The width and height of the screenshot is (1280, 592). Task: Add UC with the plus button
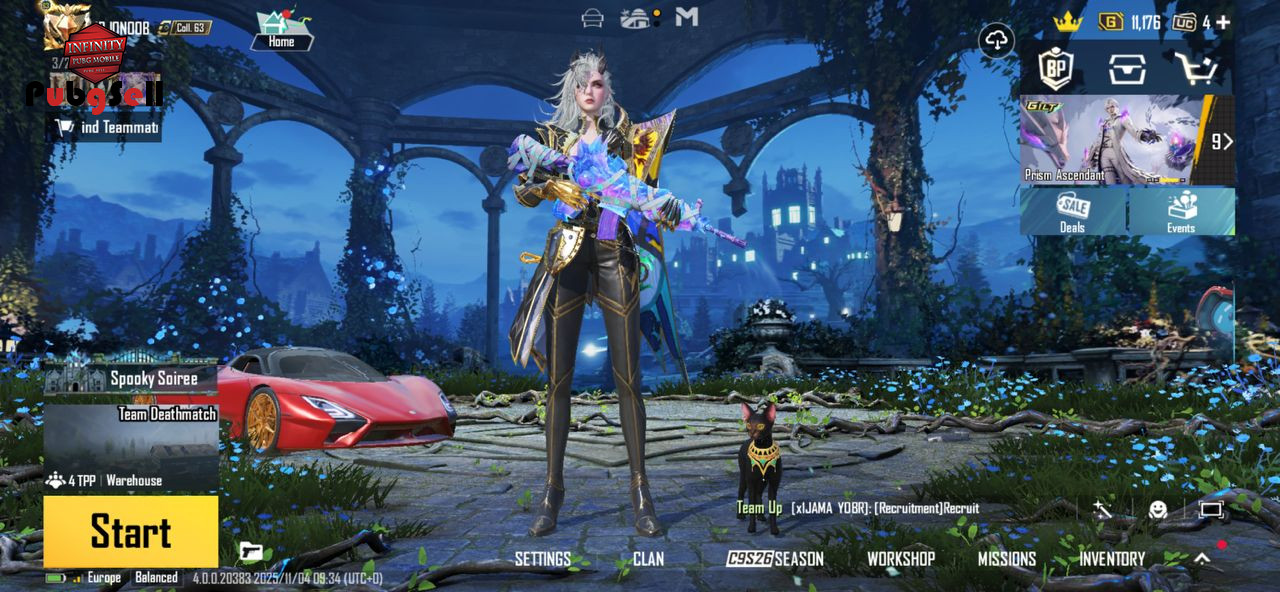[x=1223, y=22]
